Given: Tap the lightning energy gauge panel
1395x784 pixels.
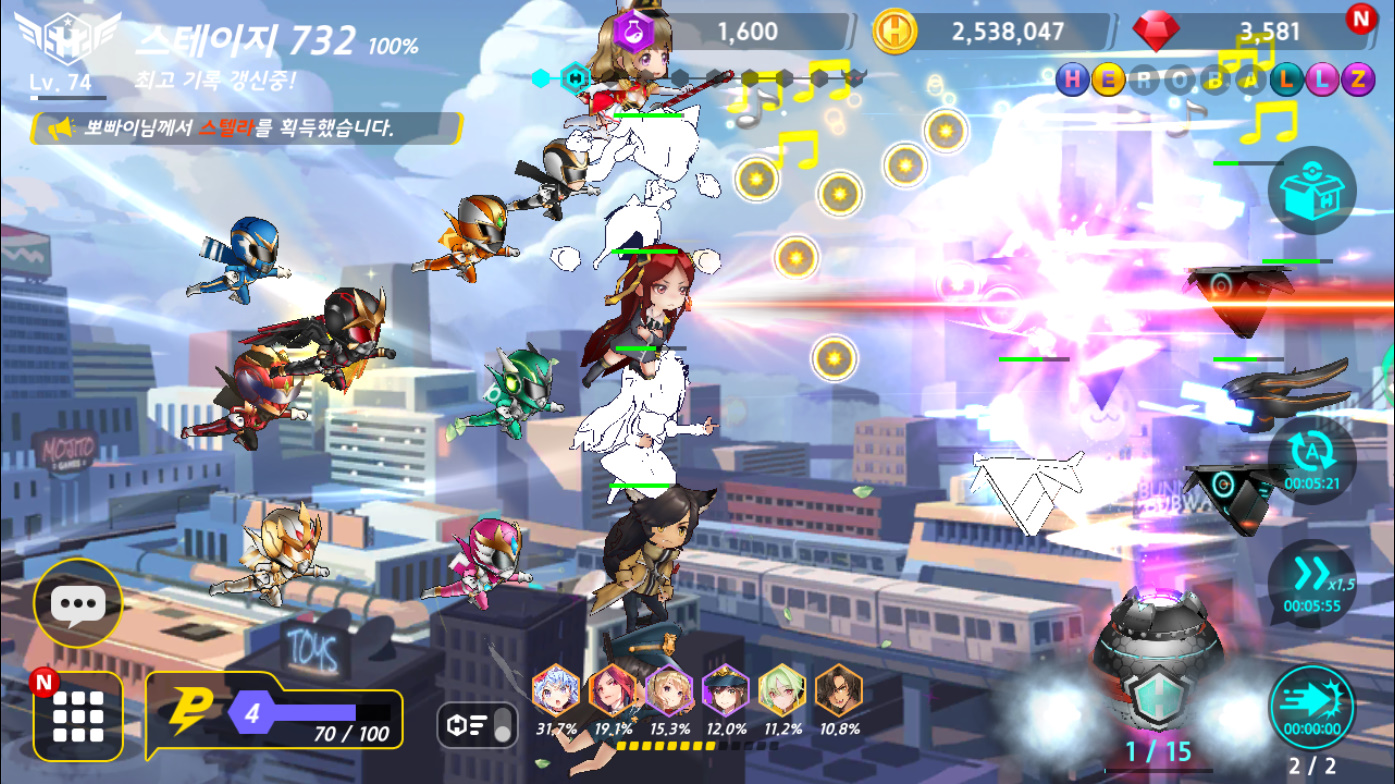Looking at the screenshot, I should click(x=275, y=714).
